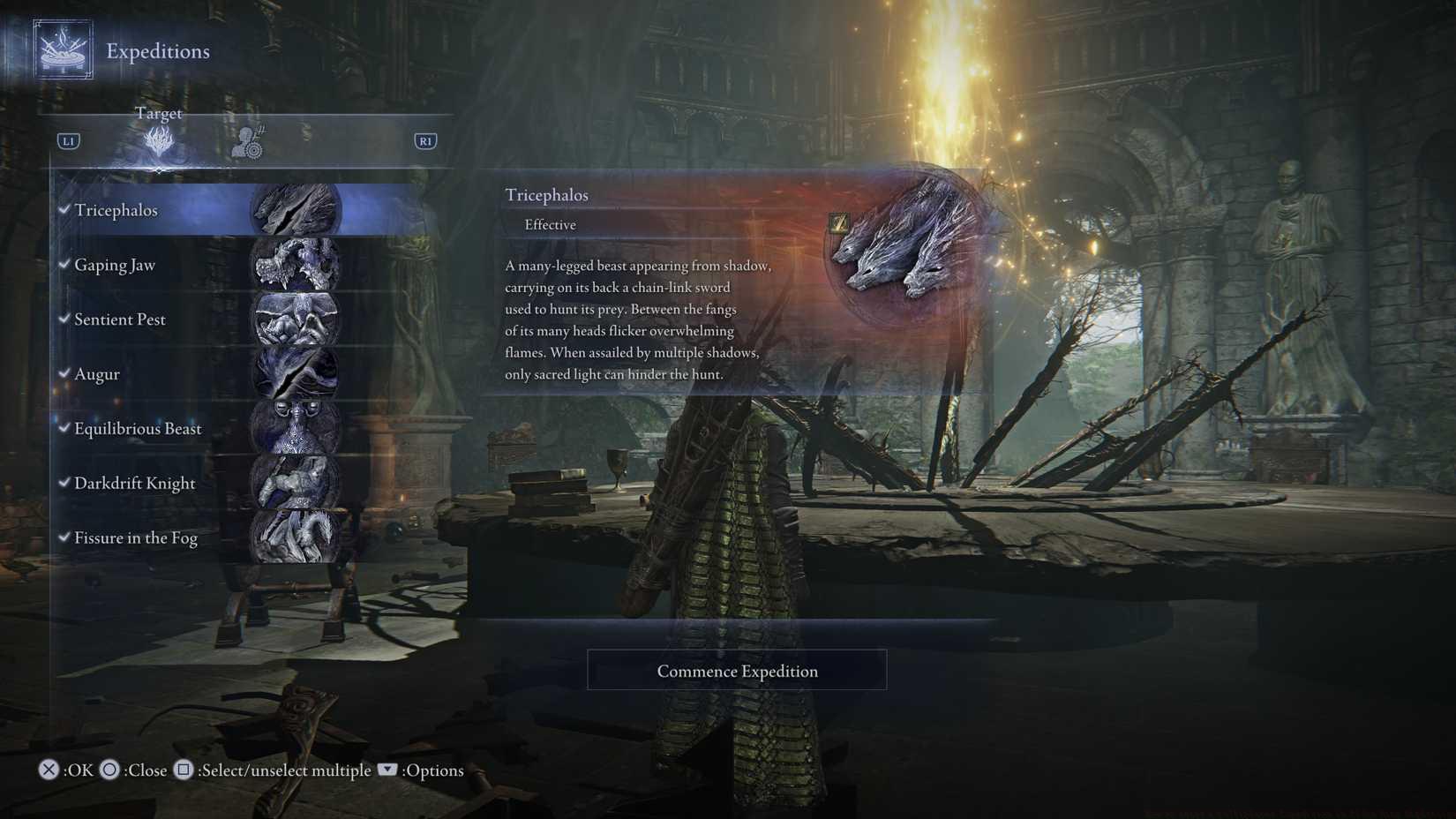This screenshot has height=819, width=1456.
Task: Click the Commence Expedition button
Action: 736,671
